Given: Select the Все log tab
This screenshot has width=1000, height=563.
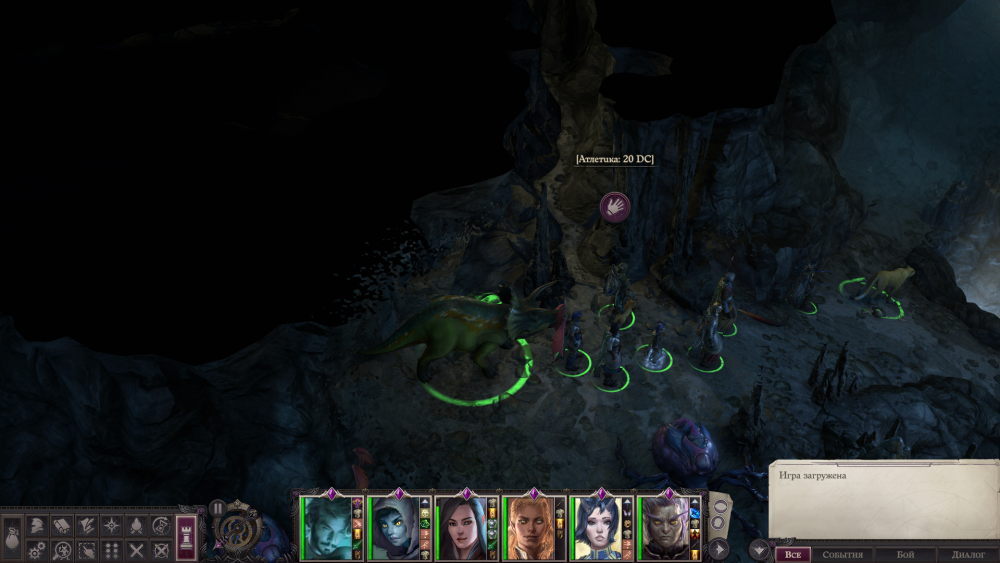Looking at the screenshot, I should (792, 554).
